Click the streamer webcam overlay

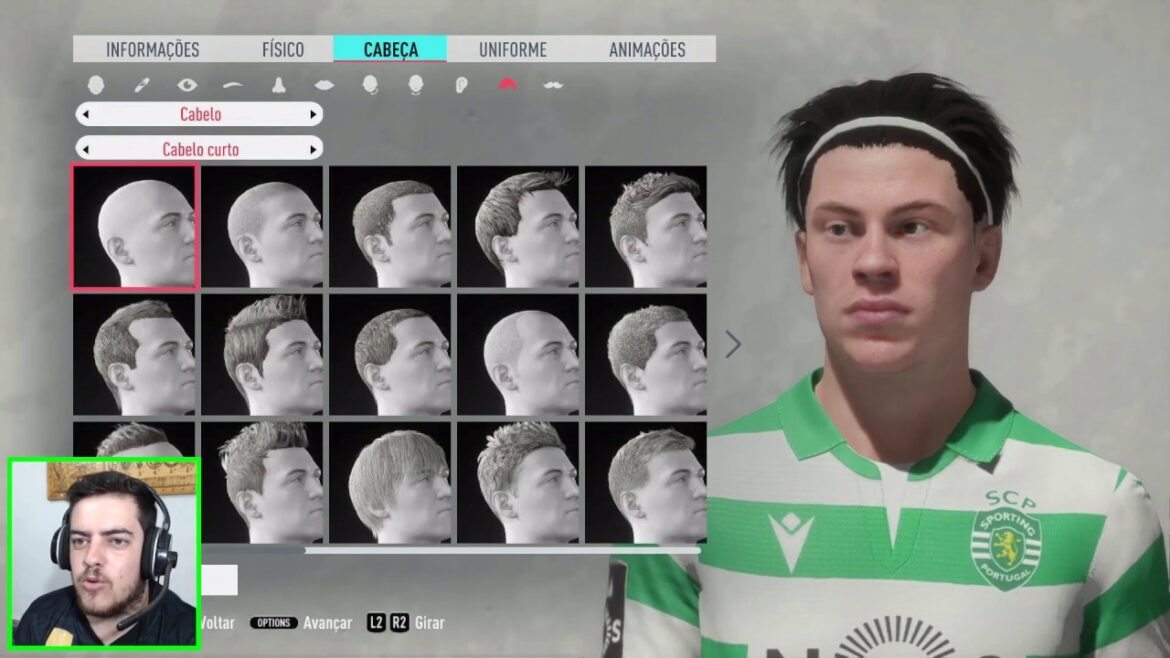pos(104,553)
